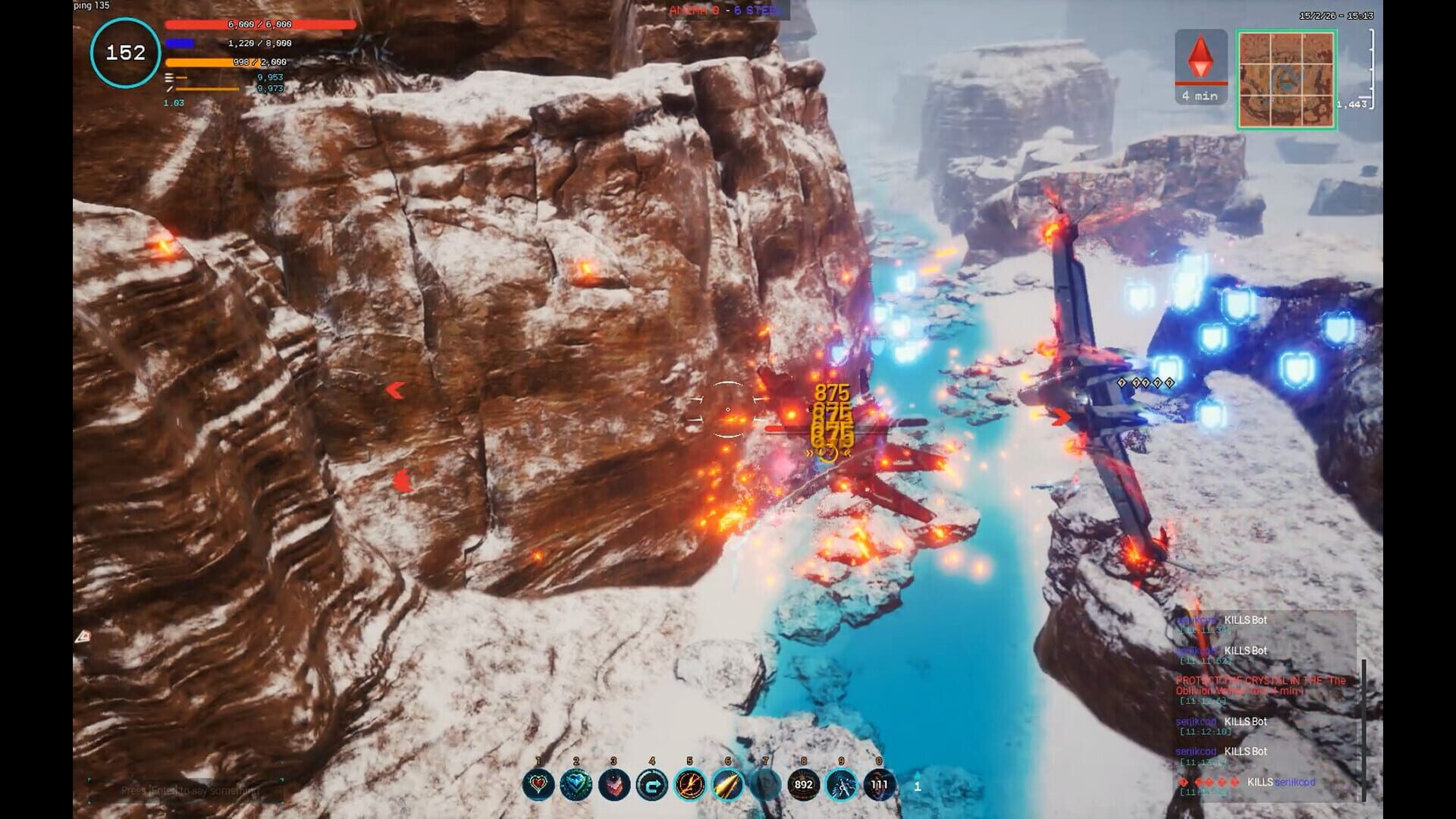Trigger the red chevron ability in slot 3

[x=614, y=785]
